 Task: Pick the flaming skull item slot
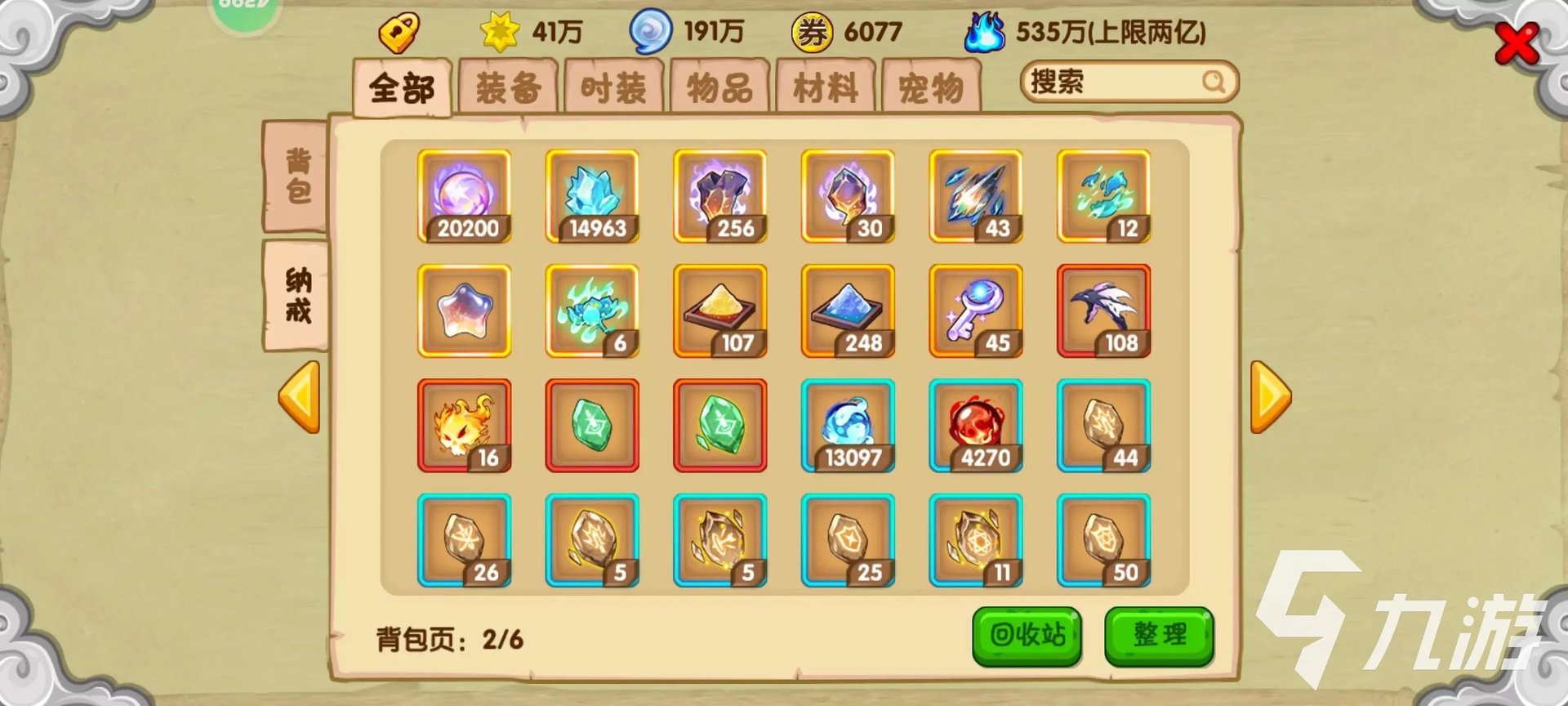tap(464, 426)
